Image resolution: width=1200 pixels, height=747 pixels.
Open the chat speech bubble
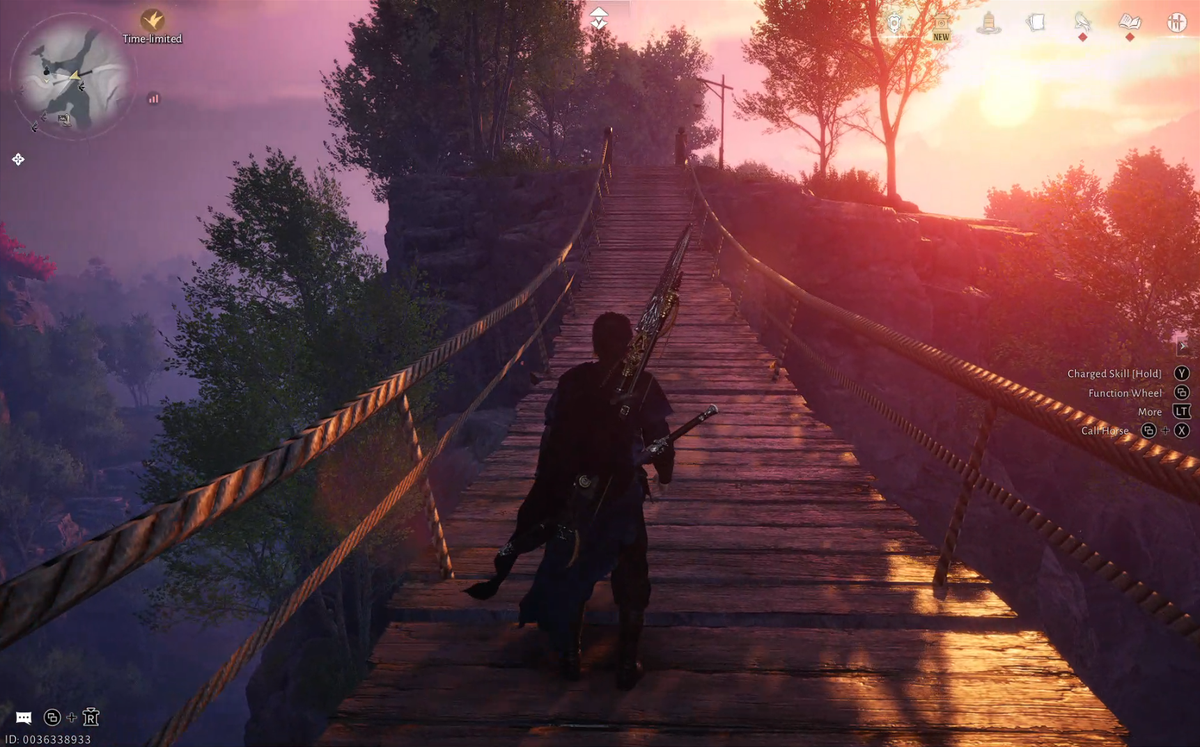coord(23,717)
